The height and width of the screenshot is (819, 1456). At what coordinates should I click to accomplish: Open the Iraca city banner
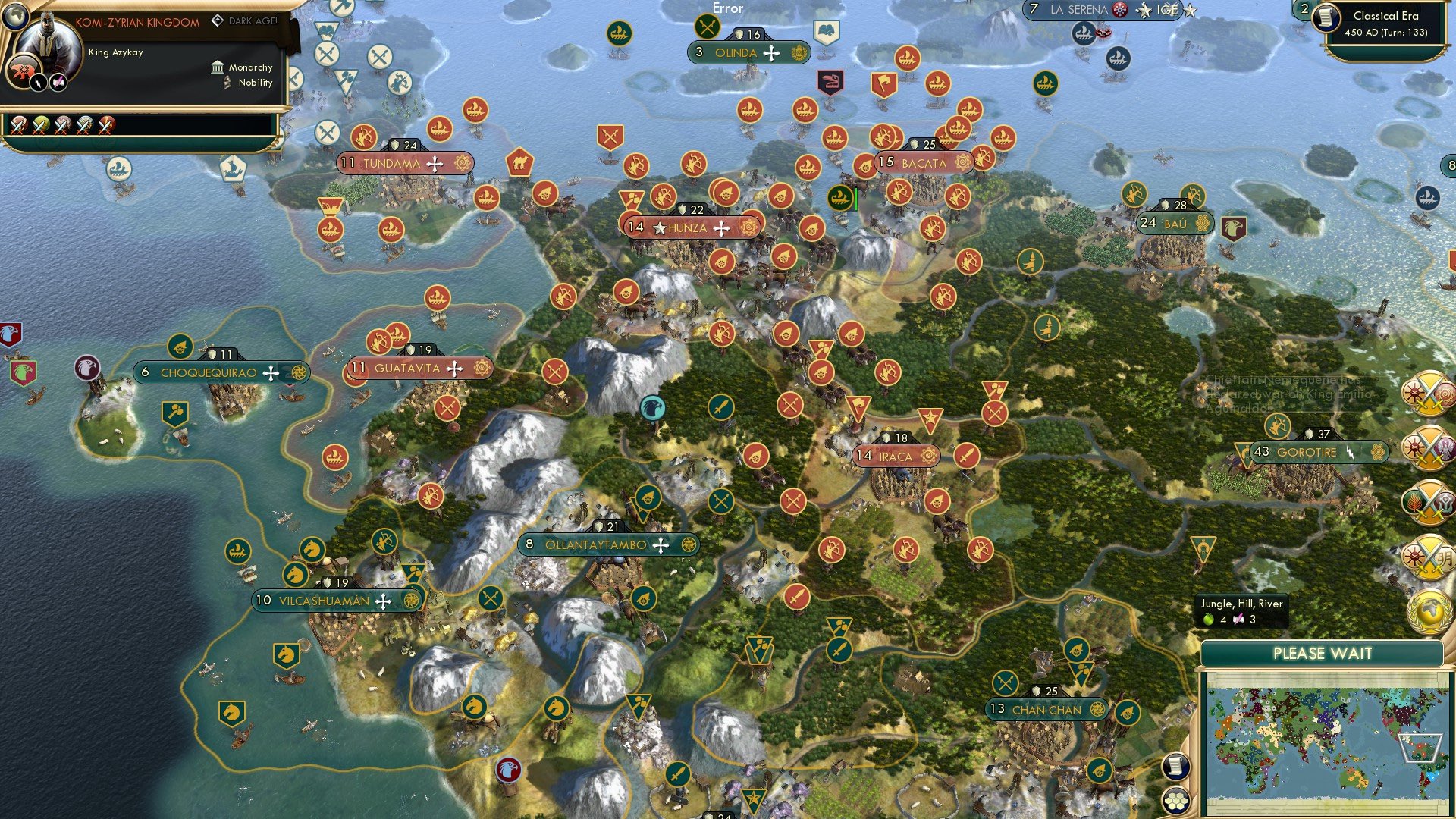click(895, 457)
